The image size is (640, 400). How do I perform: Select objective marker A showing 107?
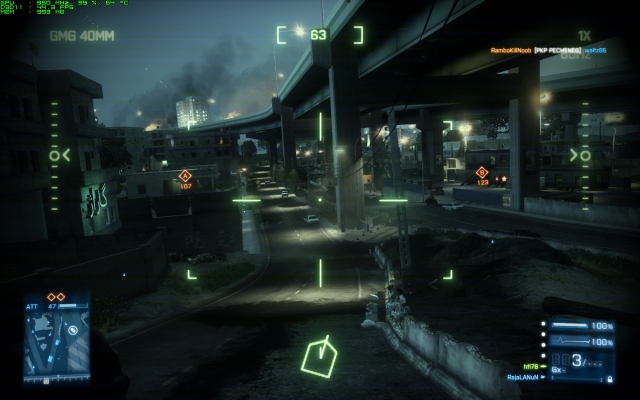click(x=185, y=177)
